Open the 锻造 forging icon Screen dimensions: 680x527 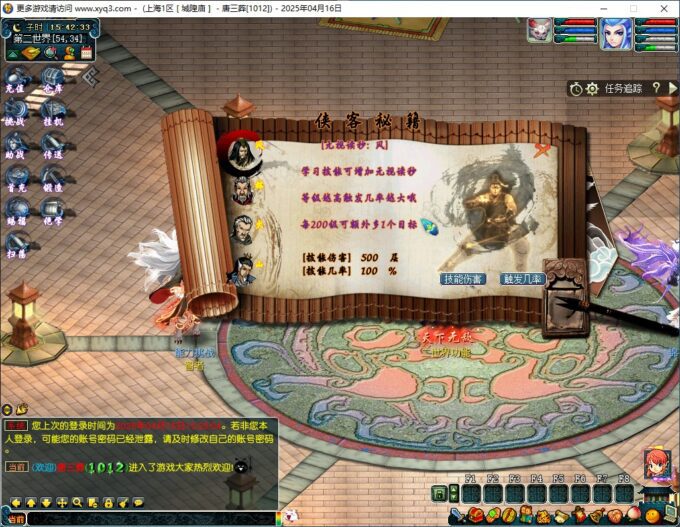coord(53,178)
